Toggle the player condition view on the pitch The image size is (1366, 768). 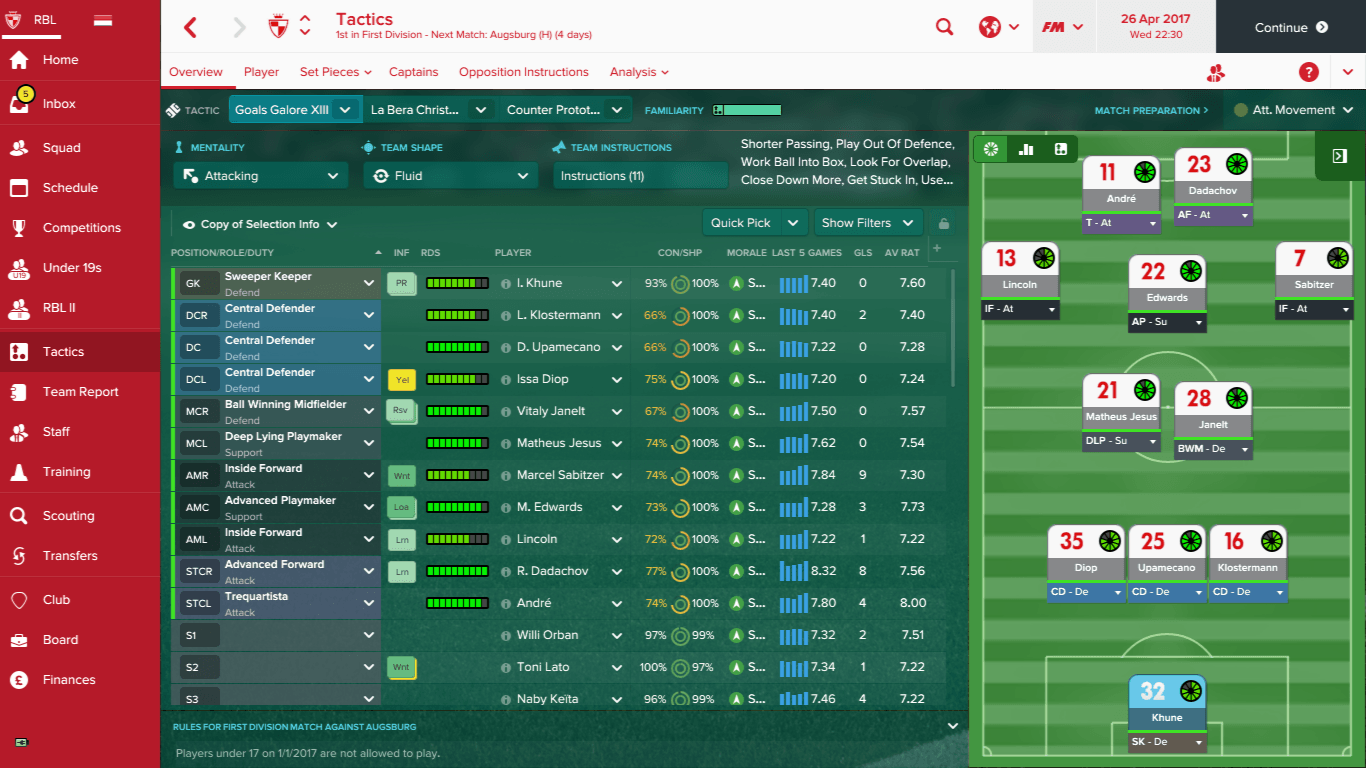pyautogui.click(x=989, y=149)
